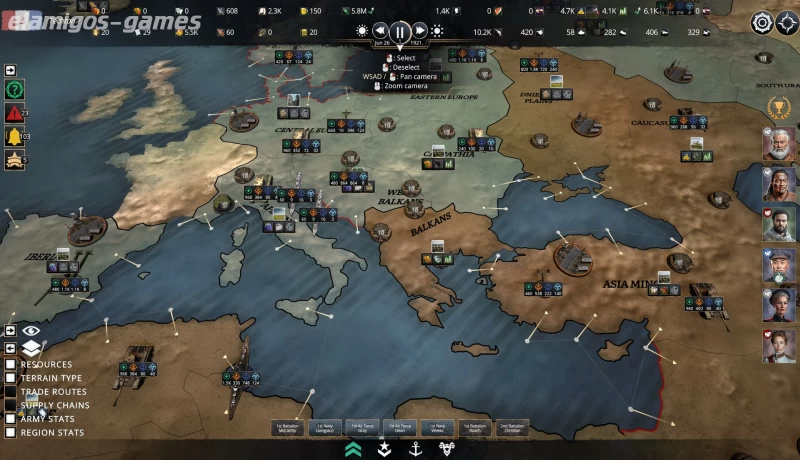Image resolution: width=800 pixels, height=460 pixels.
Task: Toggle the Resources map overlay checkbox
Action: coord(11,365)
